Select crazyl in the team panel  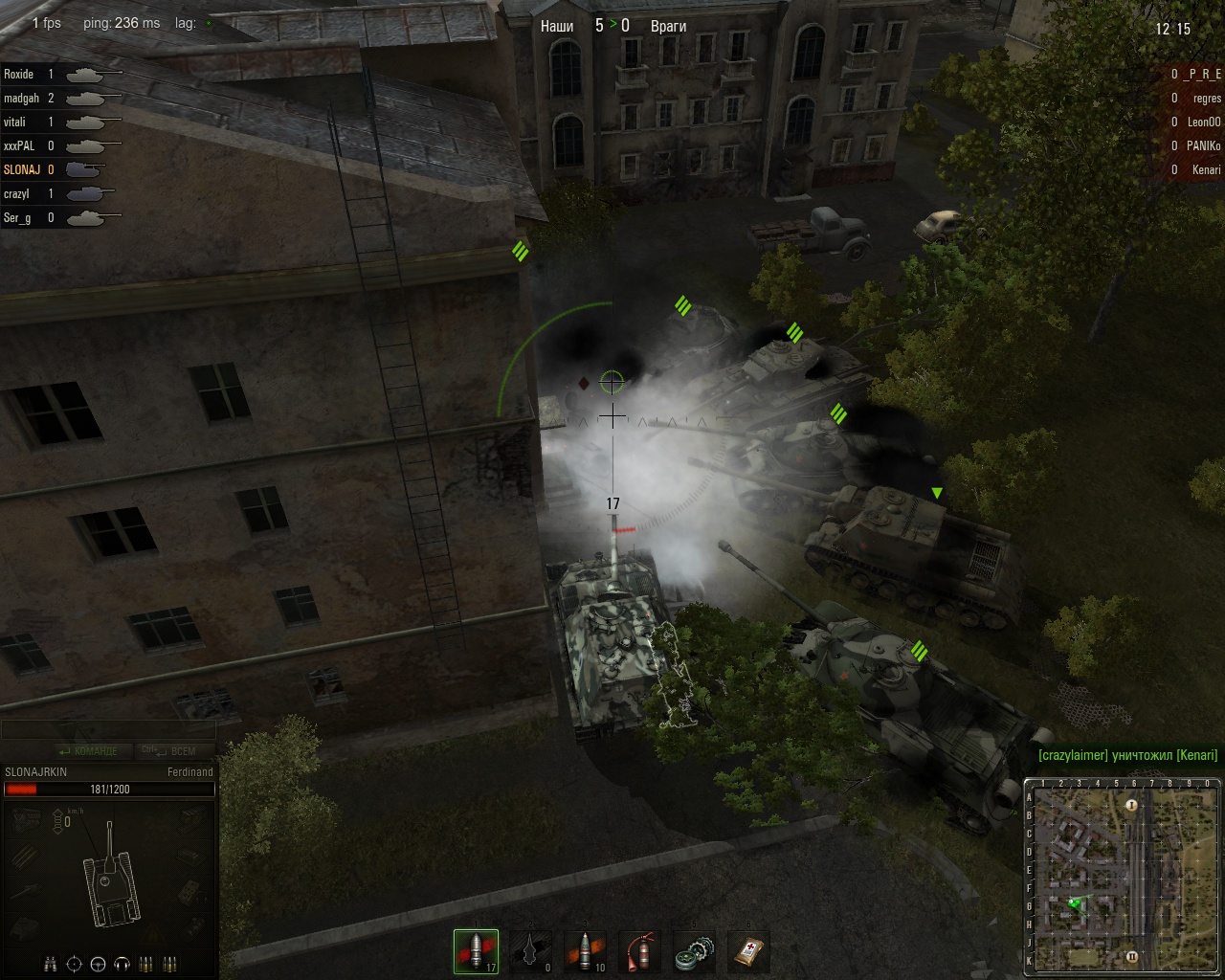(16, 193)
